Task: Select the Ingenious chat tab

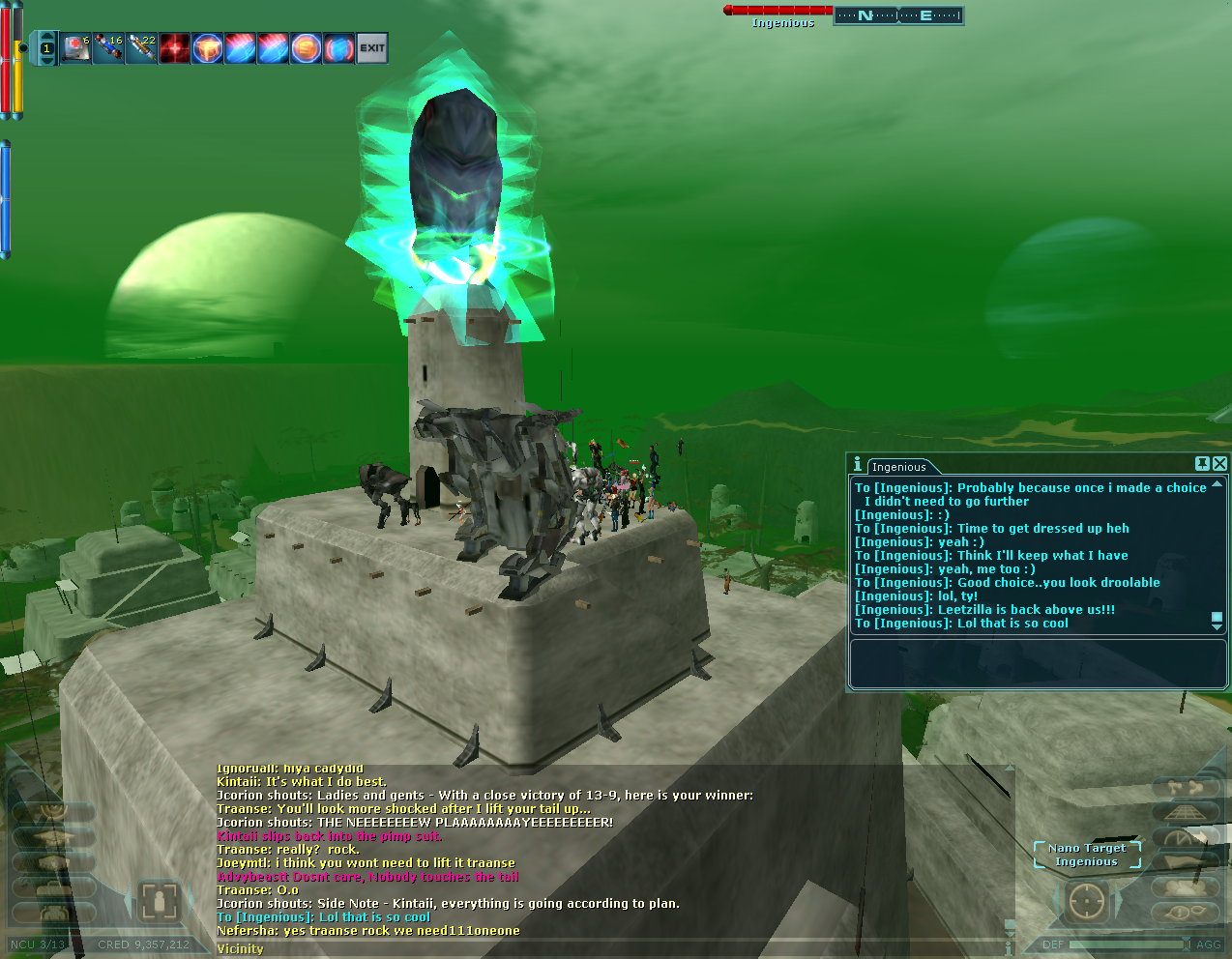Action: 898,467
